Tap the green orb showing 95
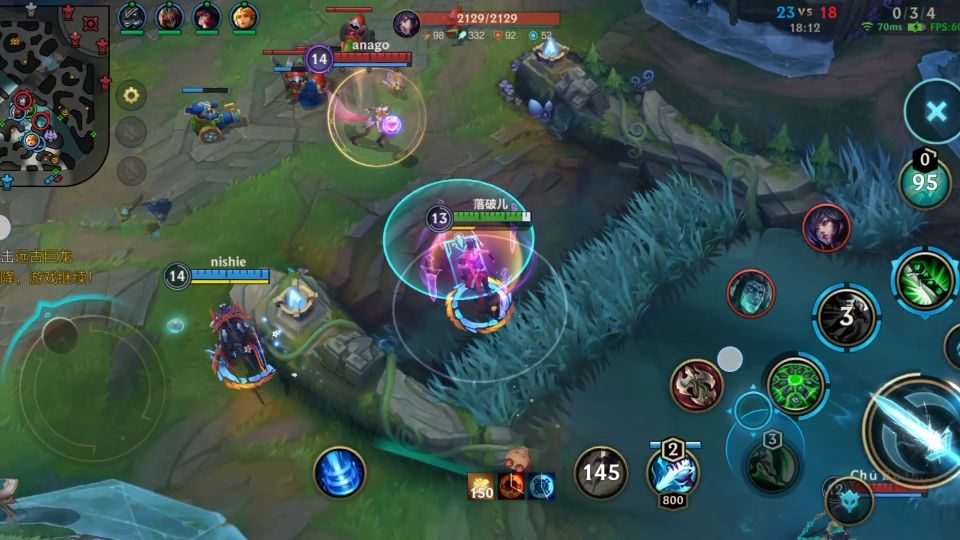 point(925,182)
